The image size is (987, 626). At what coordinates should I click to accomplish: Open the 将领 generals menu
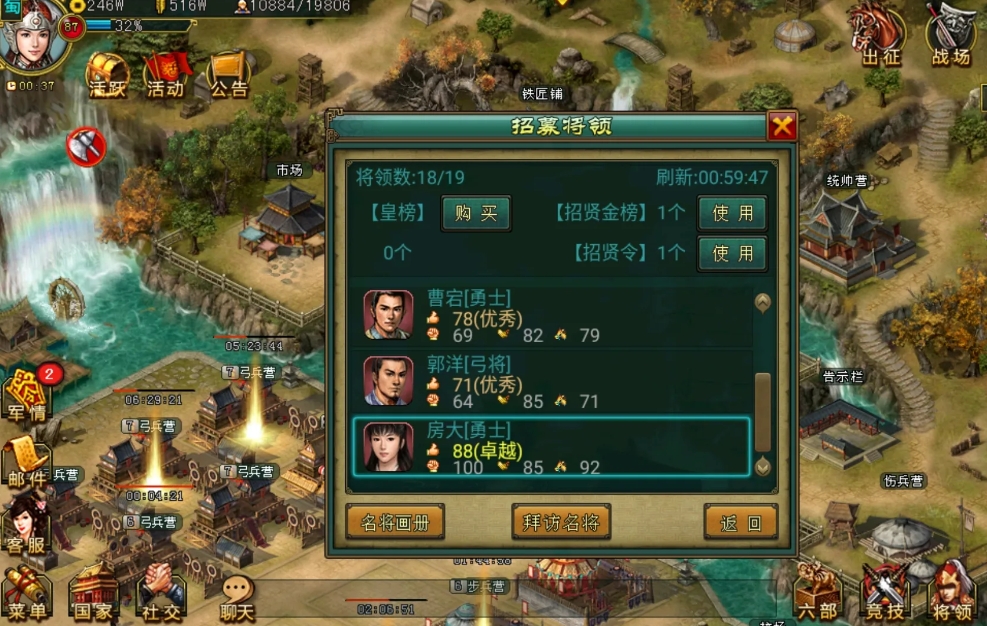point(951,593)
